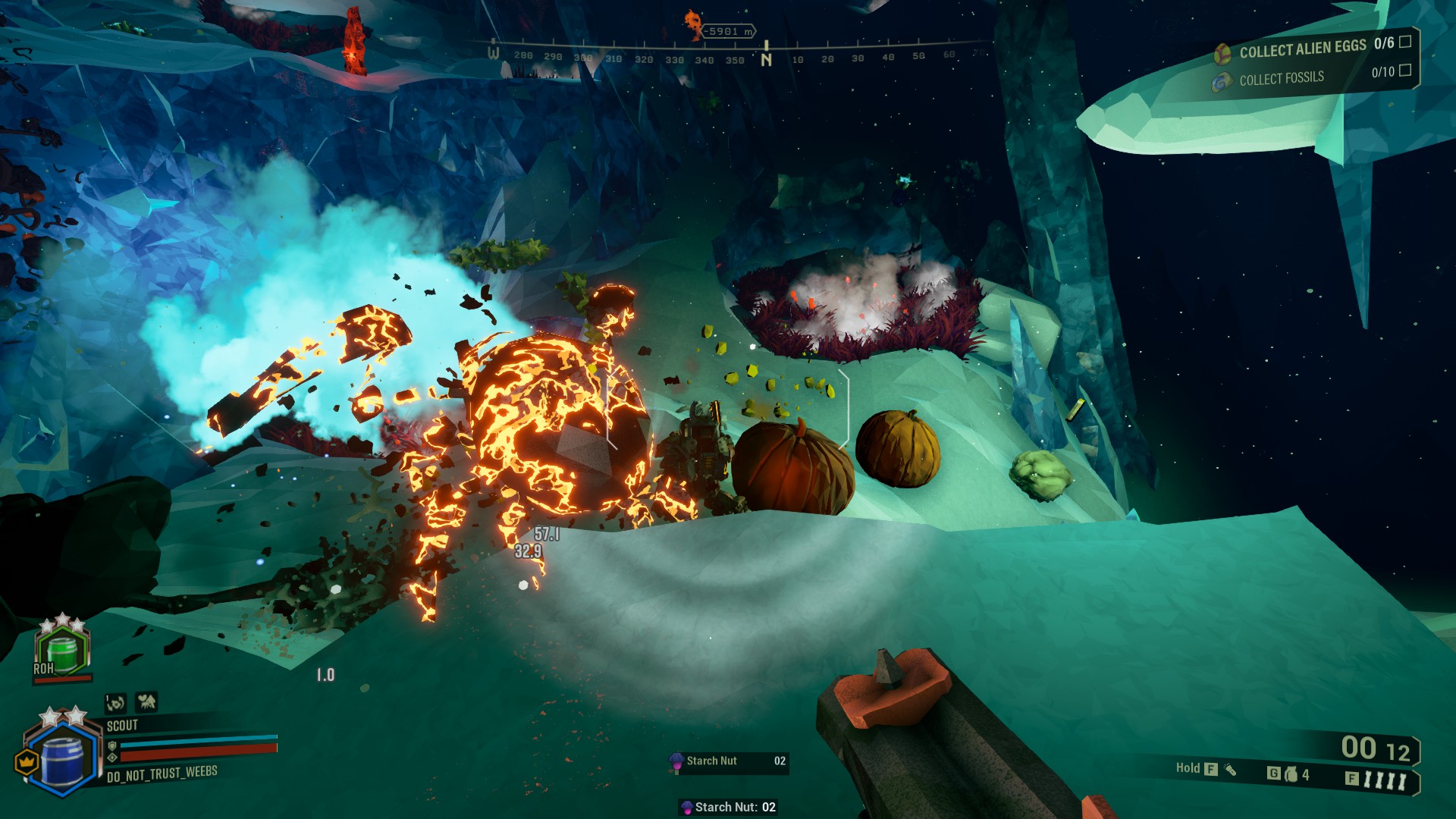Click the orange creature marker on the compass

(693, 24)
